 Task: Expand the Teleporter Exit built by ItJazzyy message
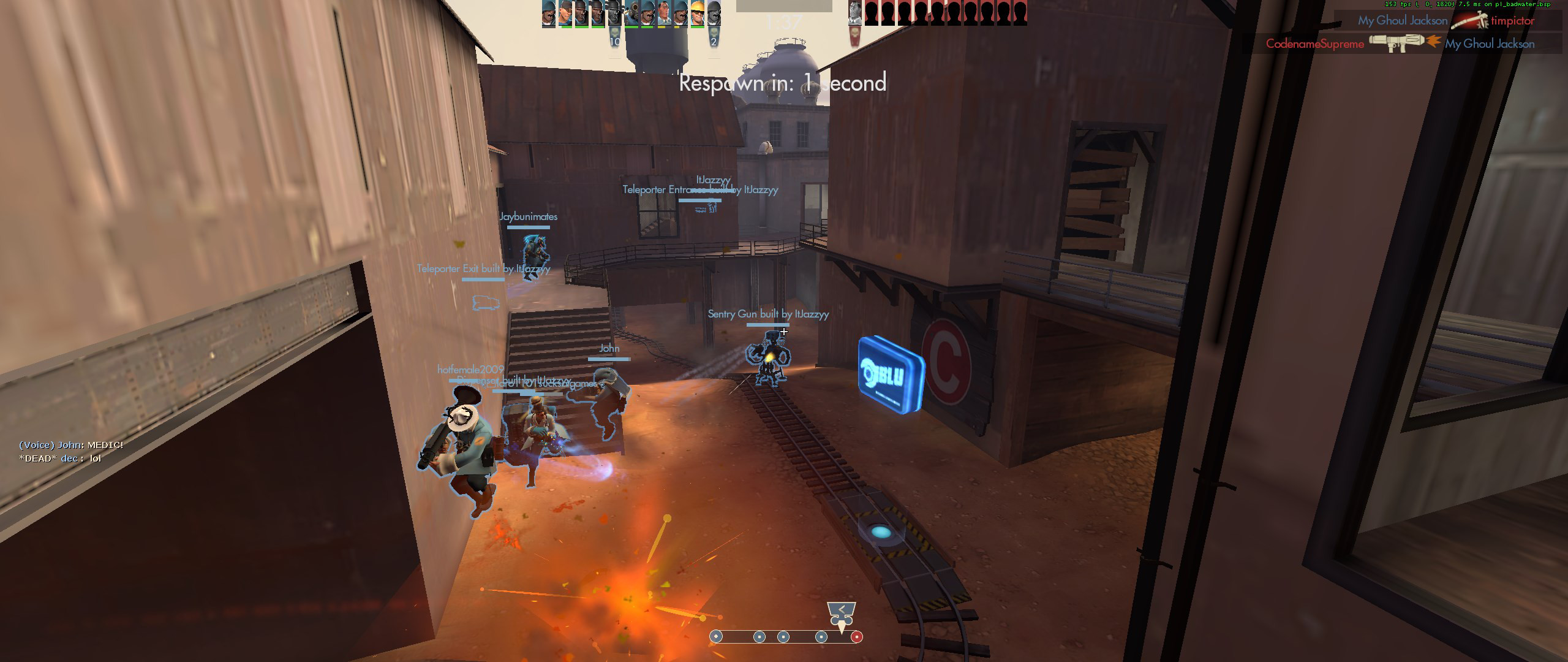pyautogui.click(x=483, y=268)
